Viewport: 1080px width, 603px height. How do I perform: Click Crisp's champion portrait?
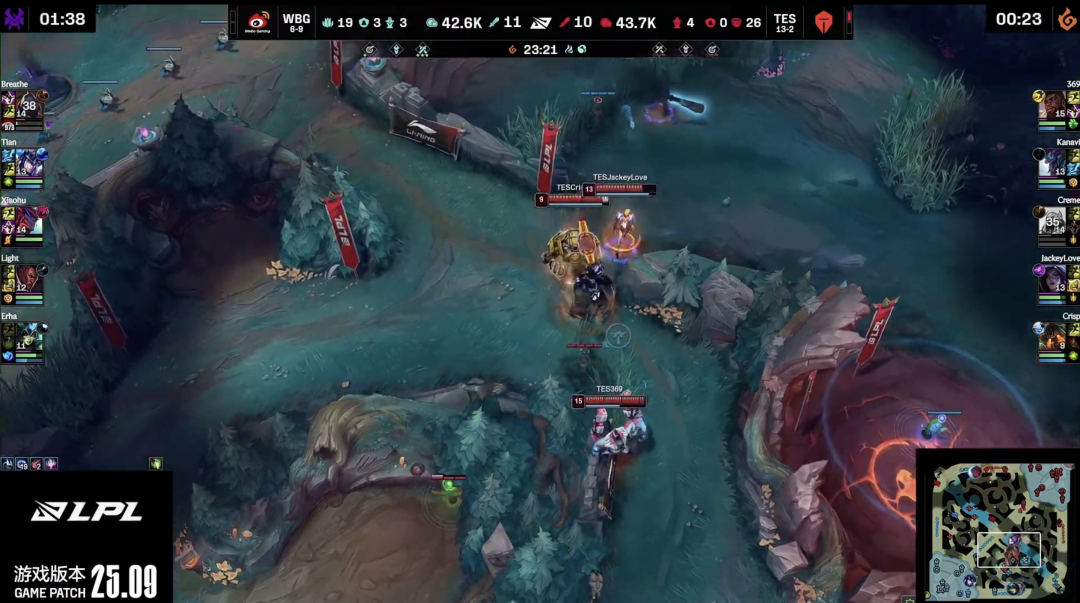pyautogui.click(x=1052, y=336)
